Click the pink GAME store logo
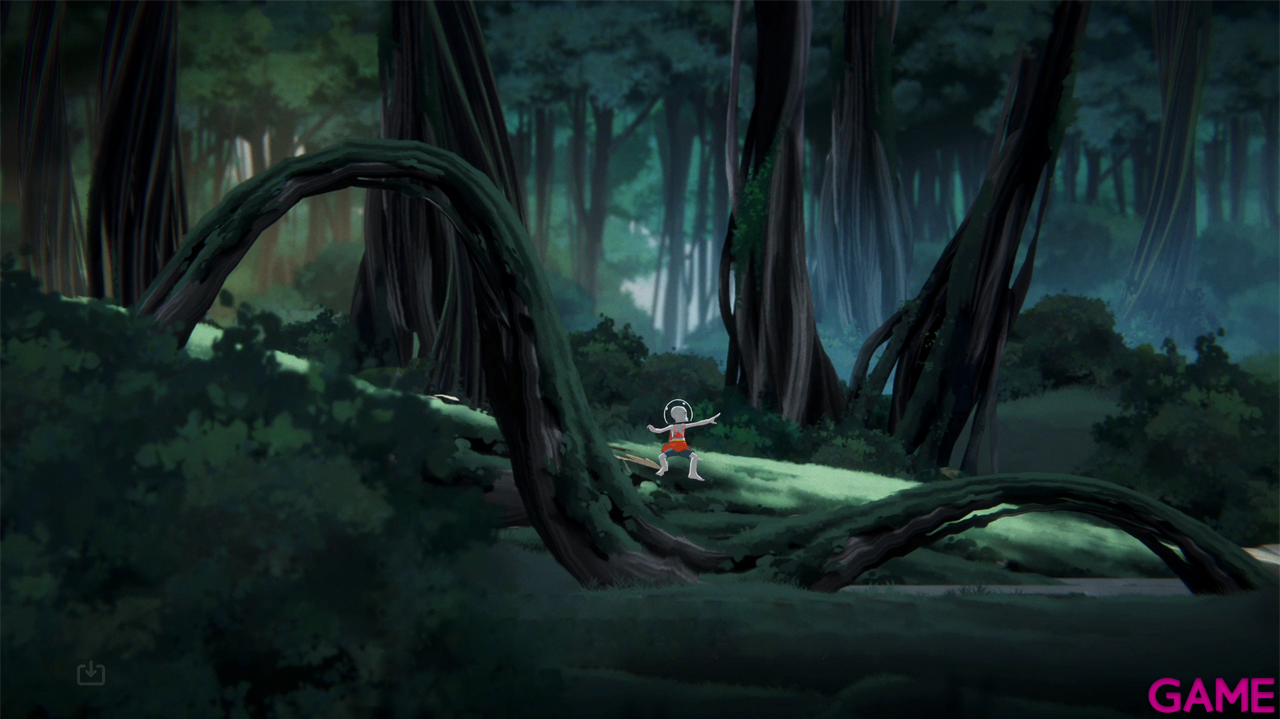Image resolution: width=1280 pixels, height=719 pixels. point(1211,694)
